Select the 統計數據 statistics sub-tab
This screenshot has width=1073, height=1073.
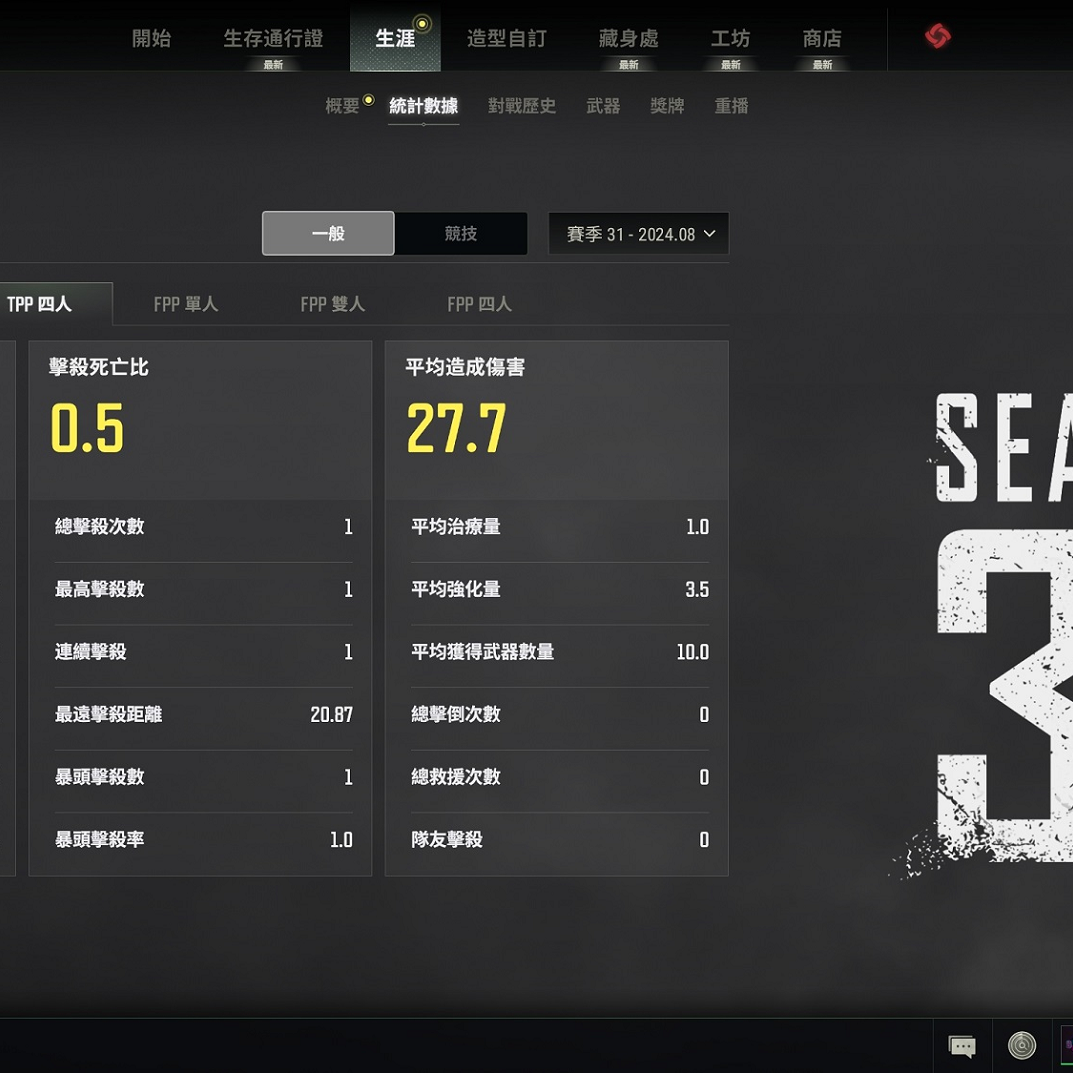pyautogui.click(x=423, y=106)
